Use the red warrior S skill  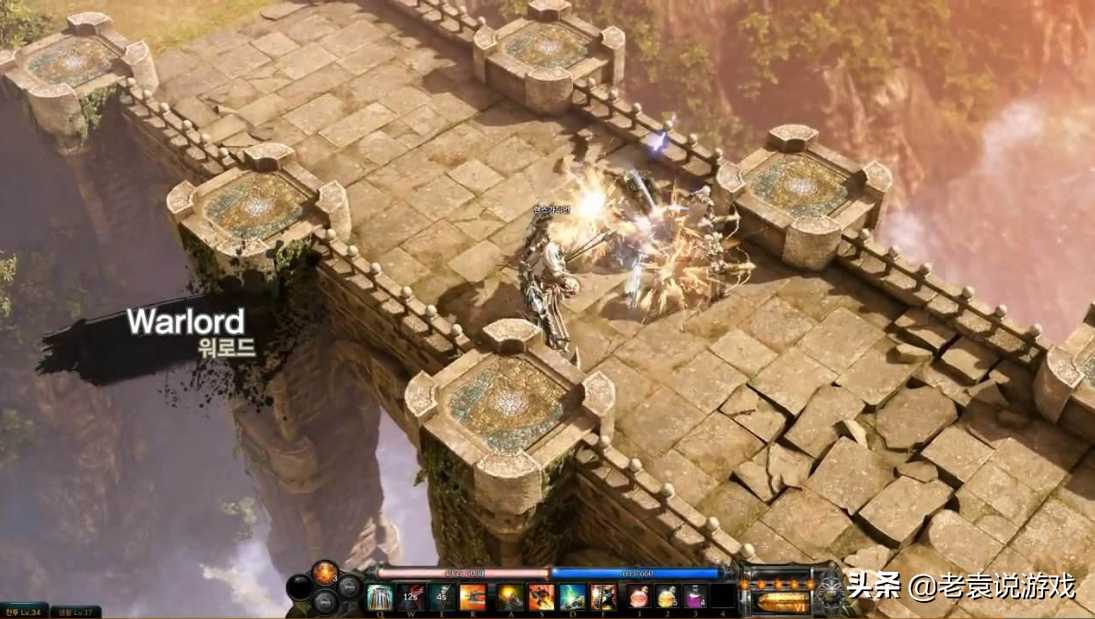pos(541,597)
